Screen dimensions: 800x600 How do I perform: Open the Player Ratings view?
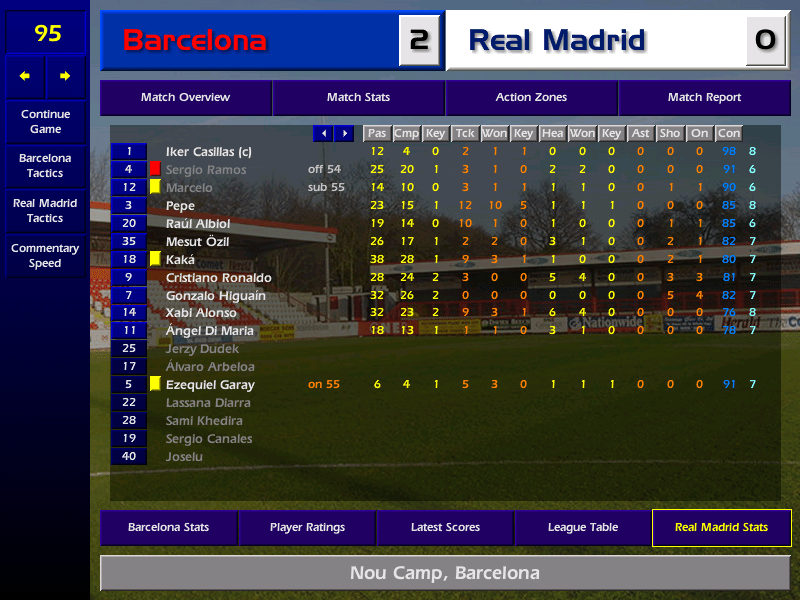[x=307, y=528]
